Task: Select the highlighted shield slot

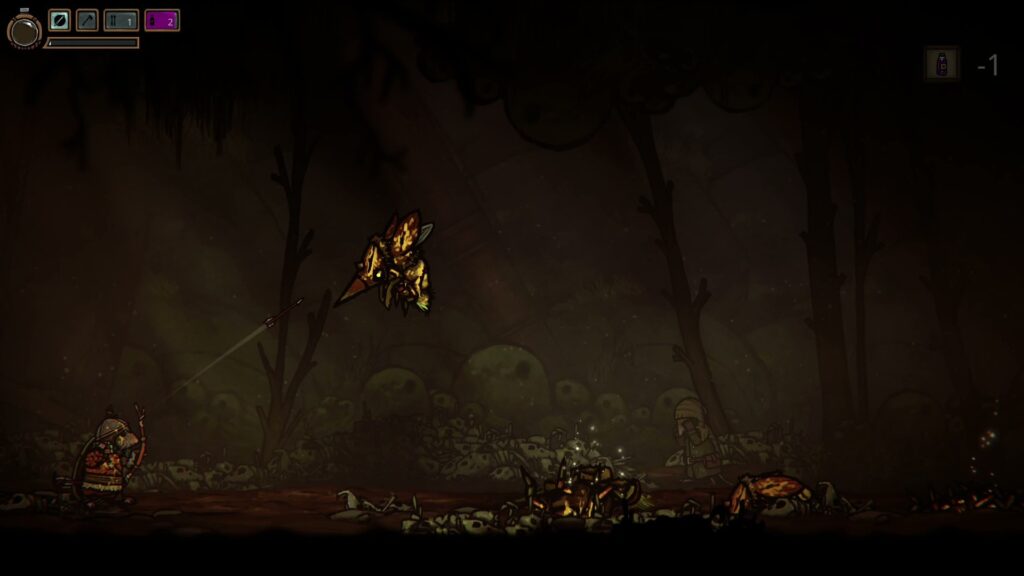Action: click(60, 20)
